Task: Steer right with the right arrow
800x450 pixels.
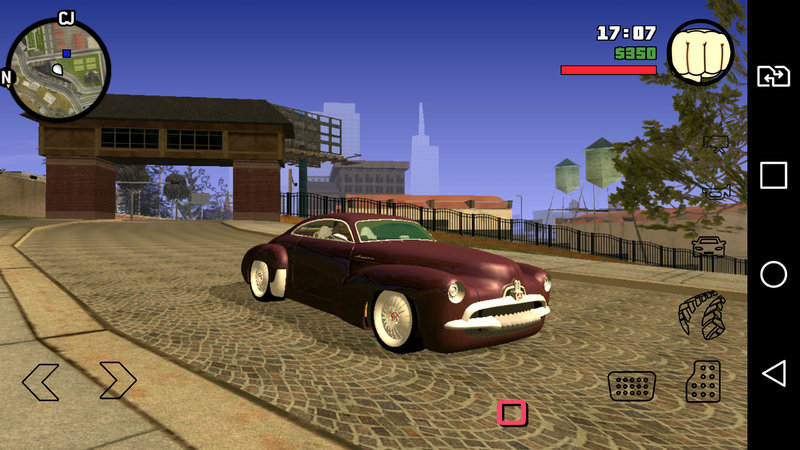Action: 117,381
